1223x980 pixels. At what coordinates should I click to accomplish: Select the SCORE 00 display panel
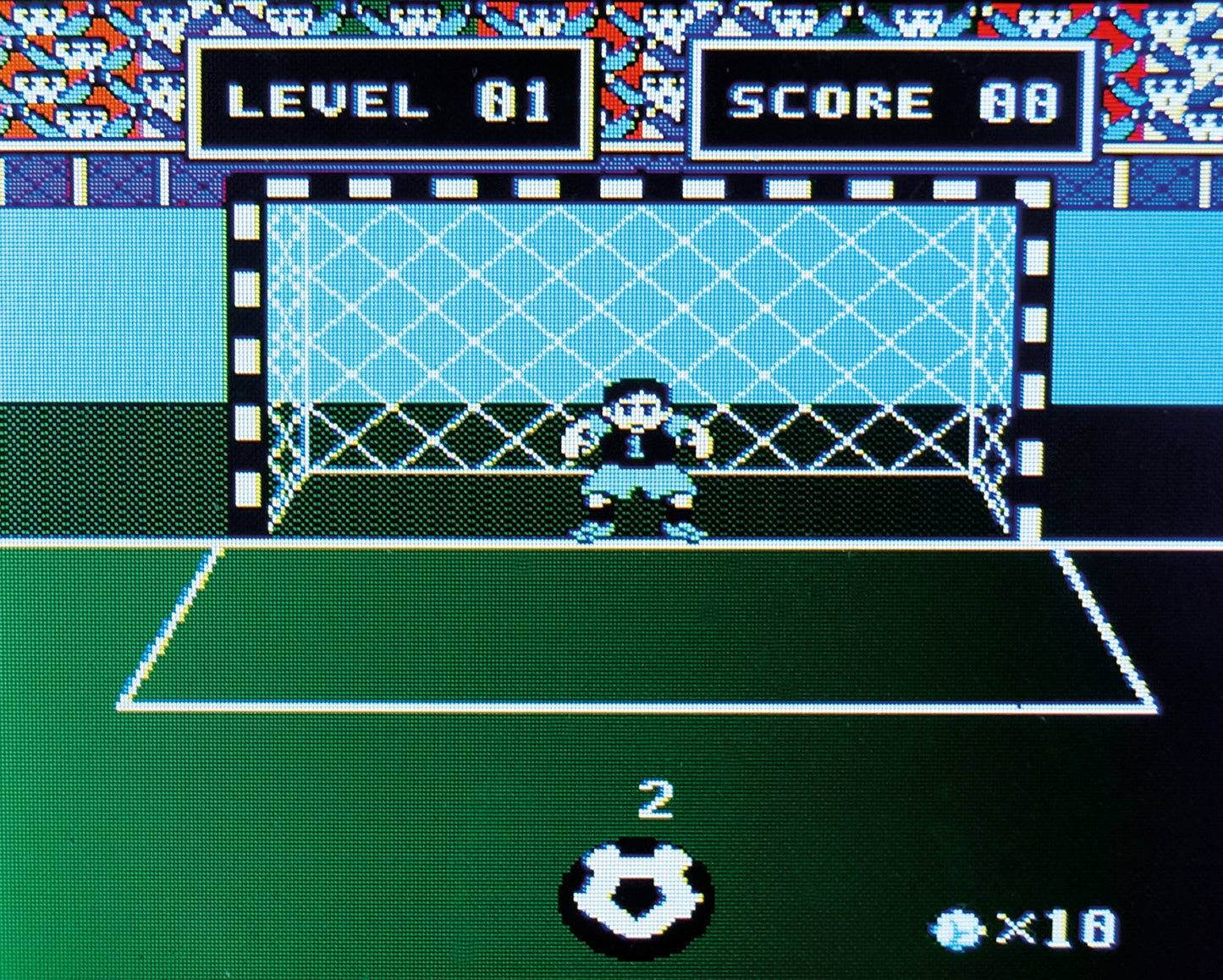[893, 100]
